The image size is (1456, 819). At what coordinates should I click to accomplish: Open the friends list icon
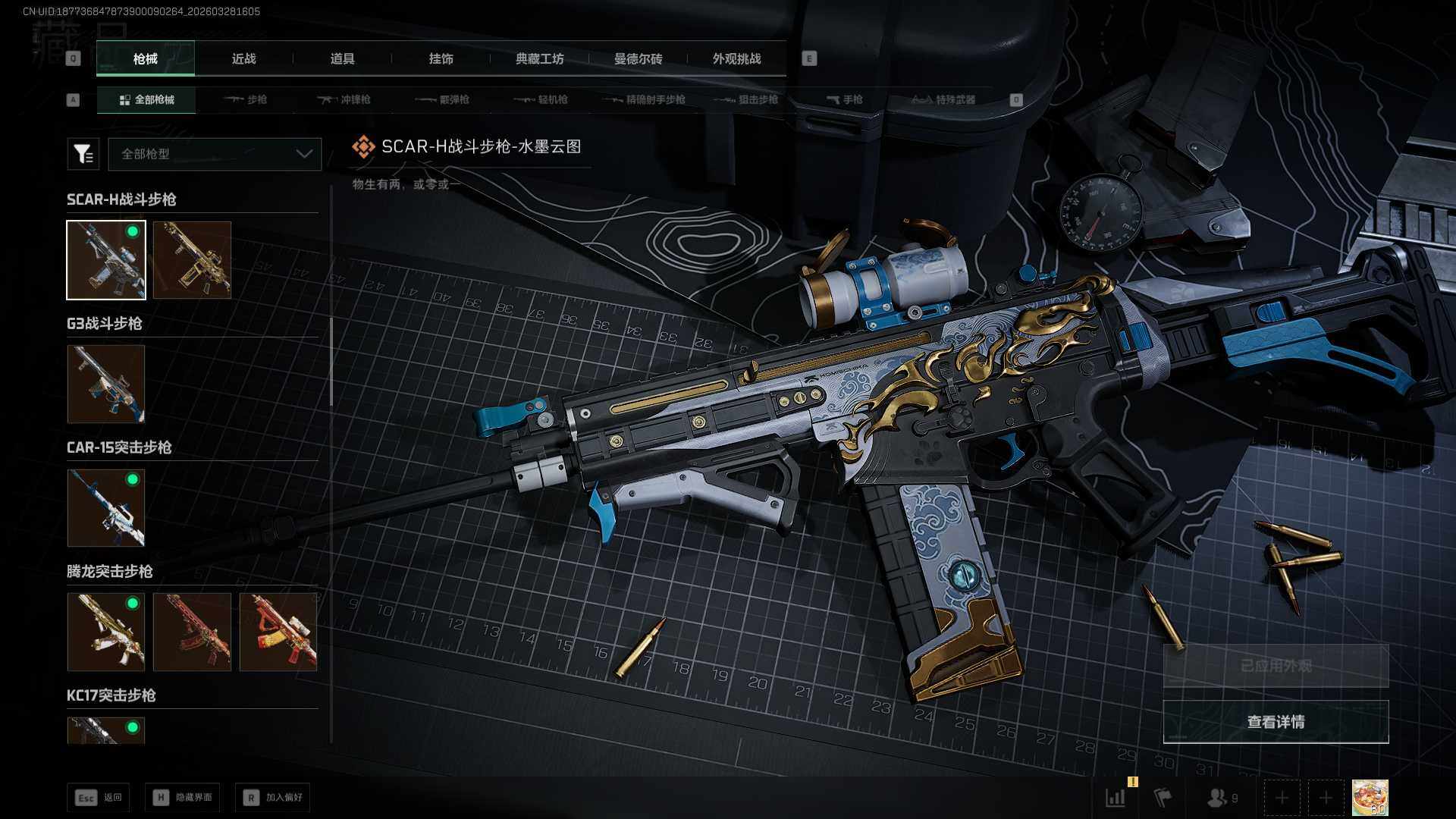[x=1221, y=798]
